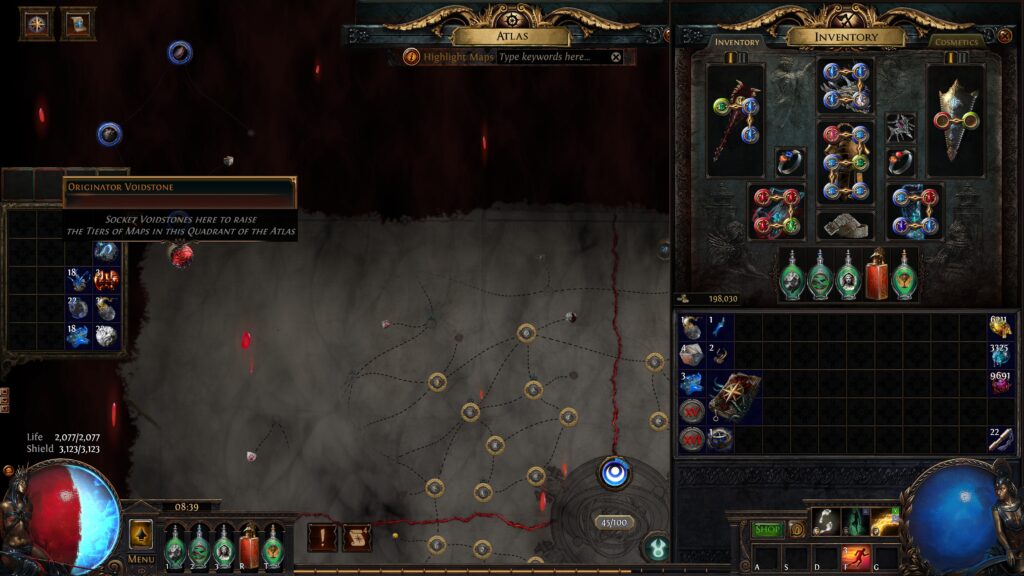Click the exclamation mark button on the bottom bar

(322, 538)
